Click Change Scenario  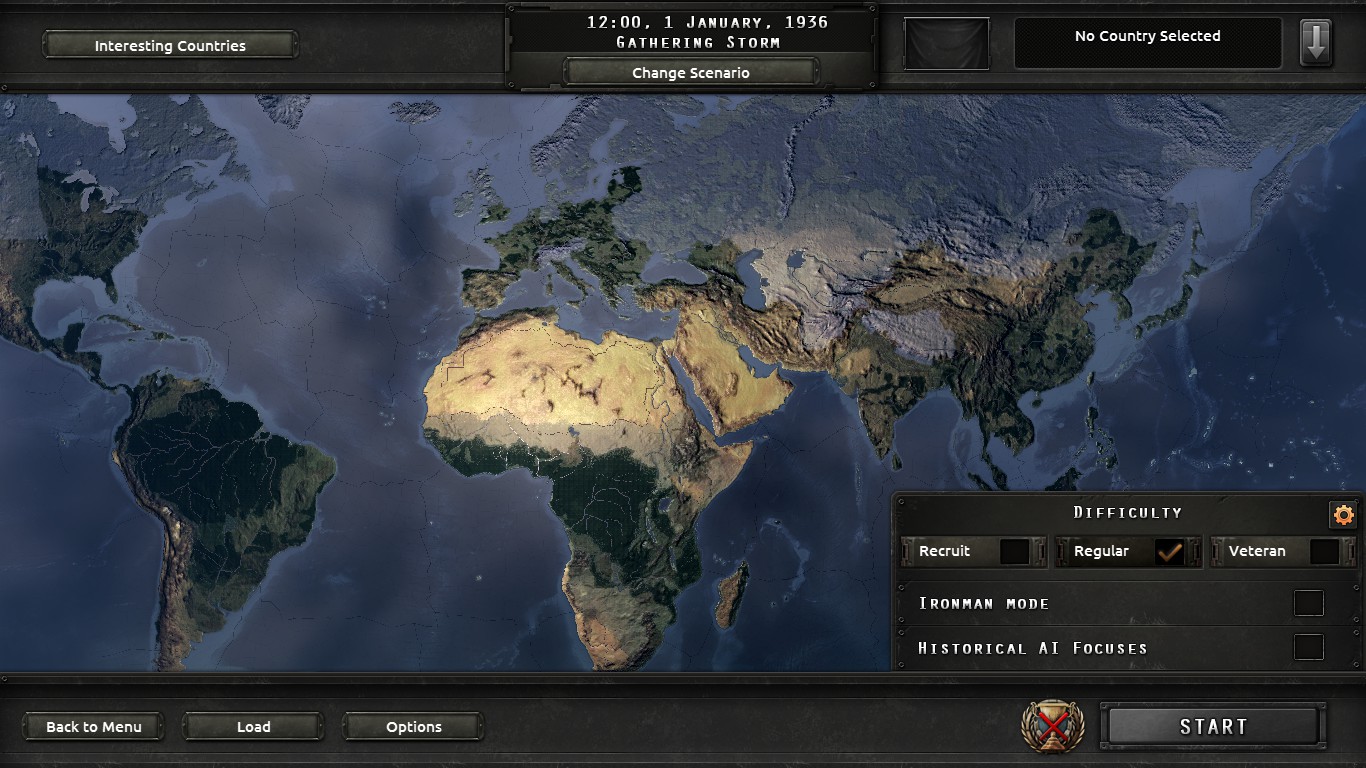692,71
